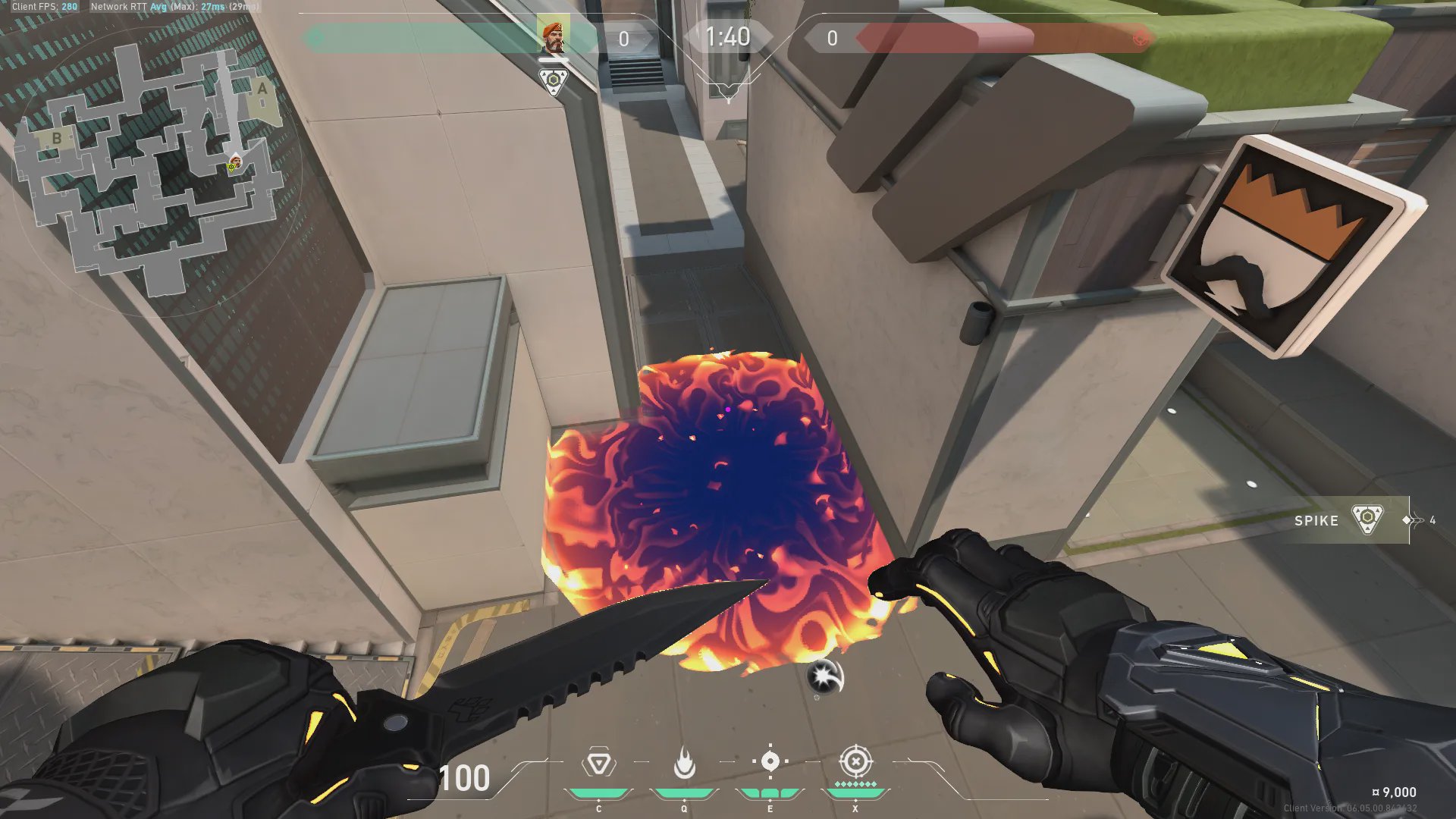Click the A site marker on minimap

(262, 89)
